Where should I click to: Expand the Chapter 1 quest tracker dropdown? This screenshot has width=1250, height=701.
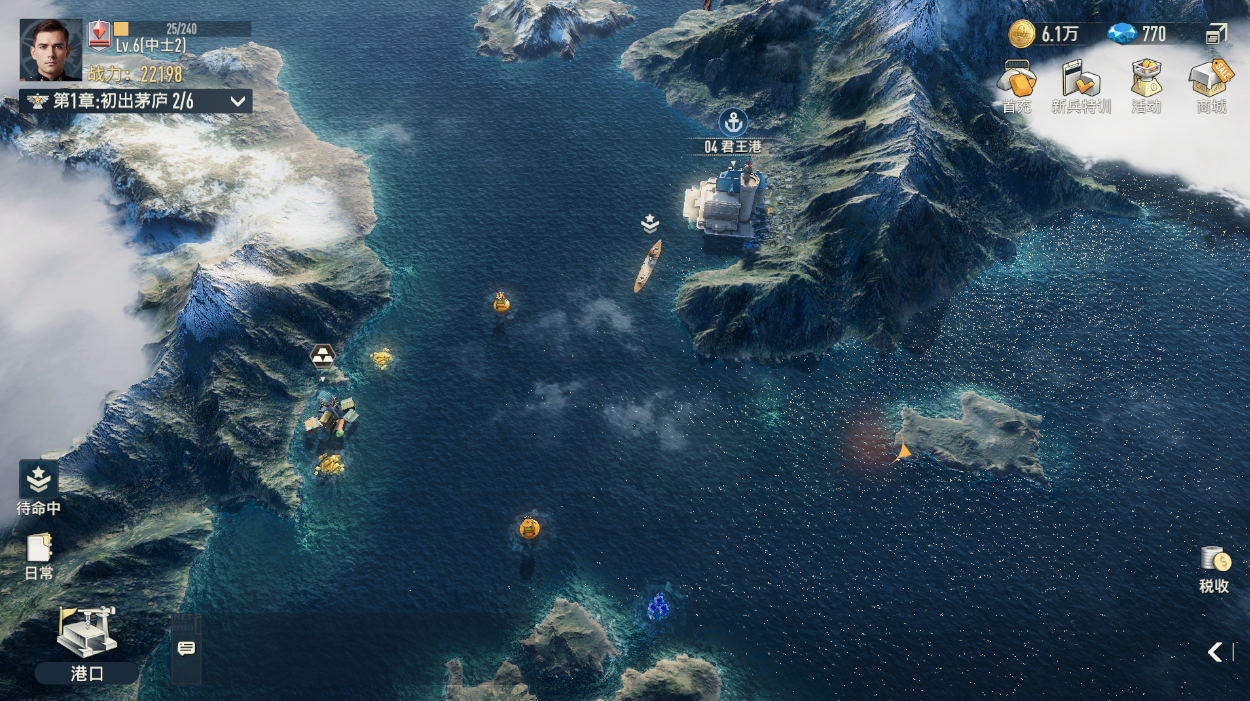coord(238,101)
